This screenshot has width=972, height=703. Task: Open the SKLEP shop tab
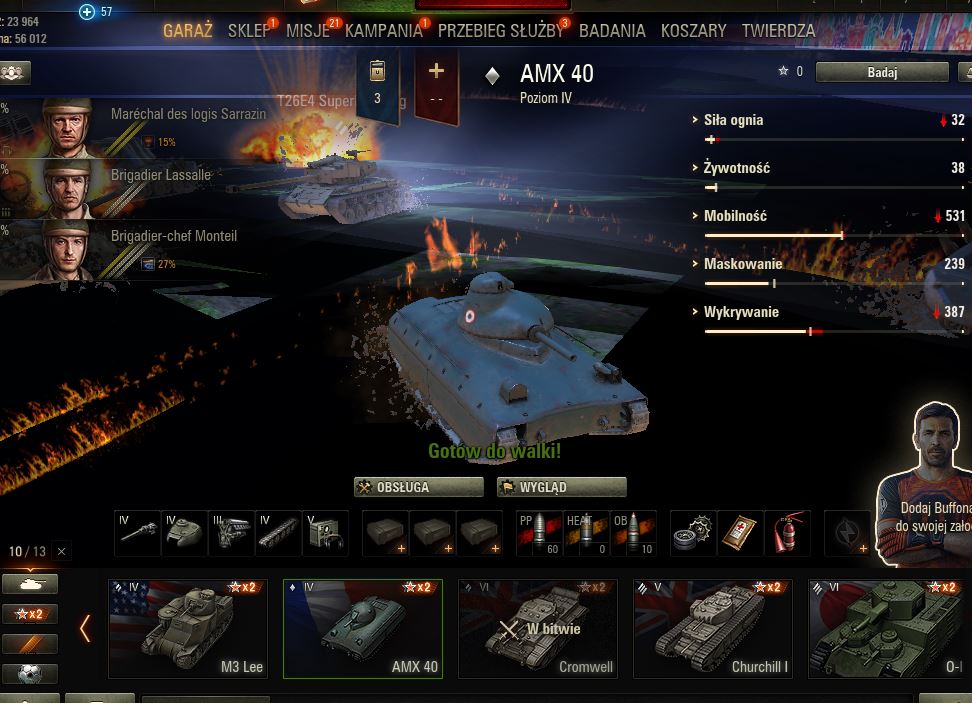tap(248, 31)
